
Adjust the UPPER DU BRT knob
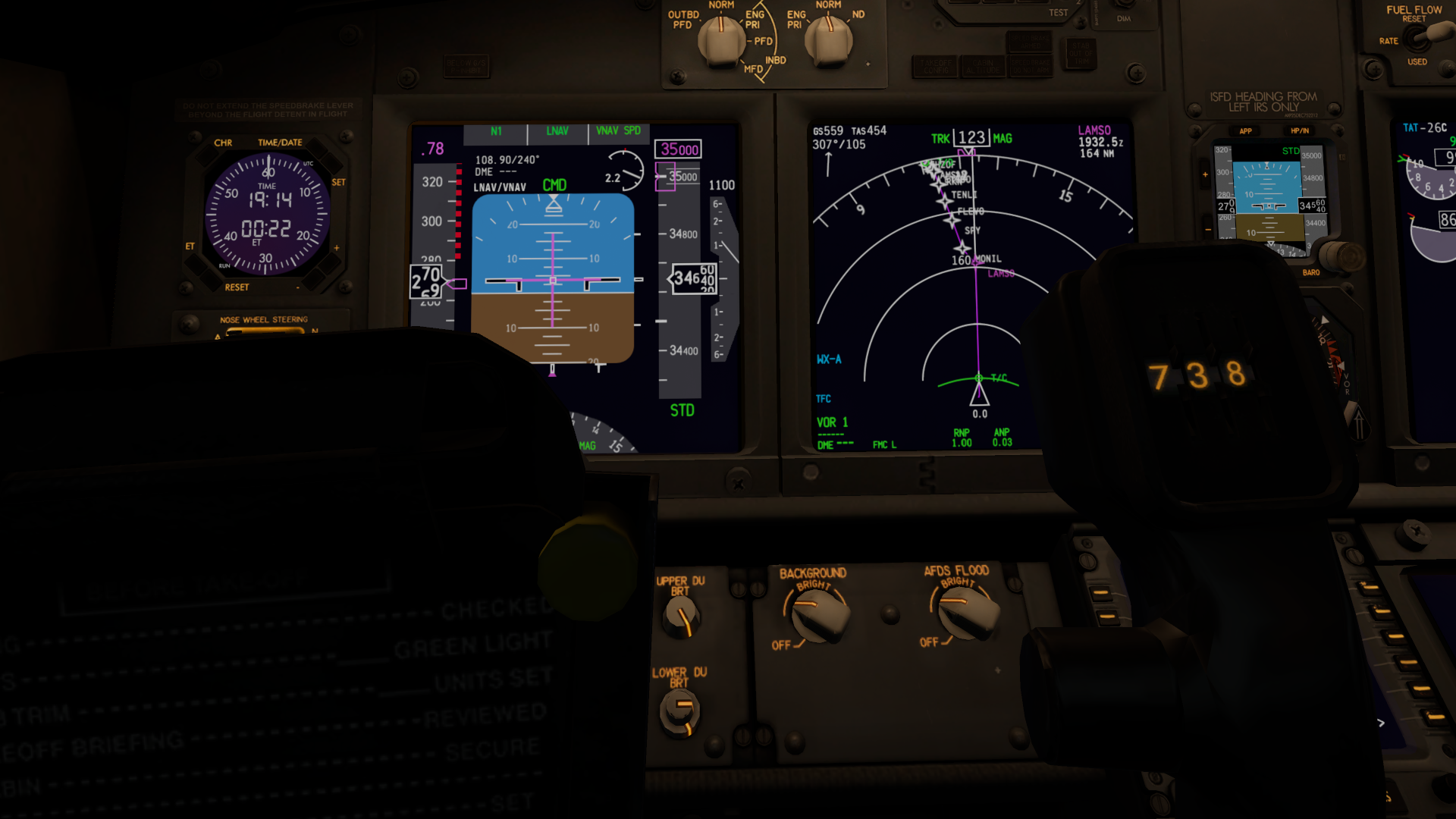(x=680, y=617)
